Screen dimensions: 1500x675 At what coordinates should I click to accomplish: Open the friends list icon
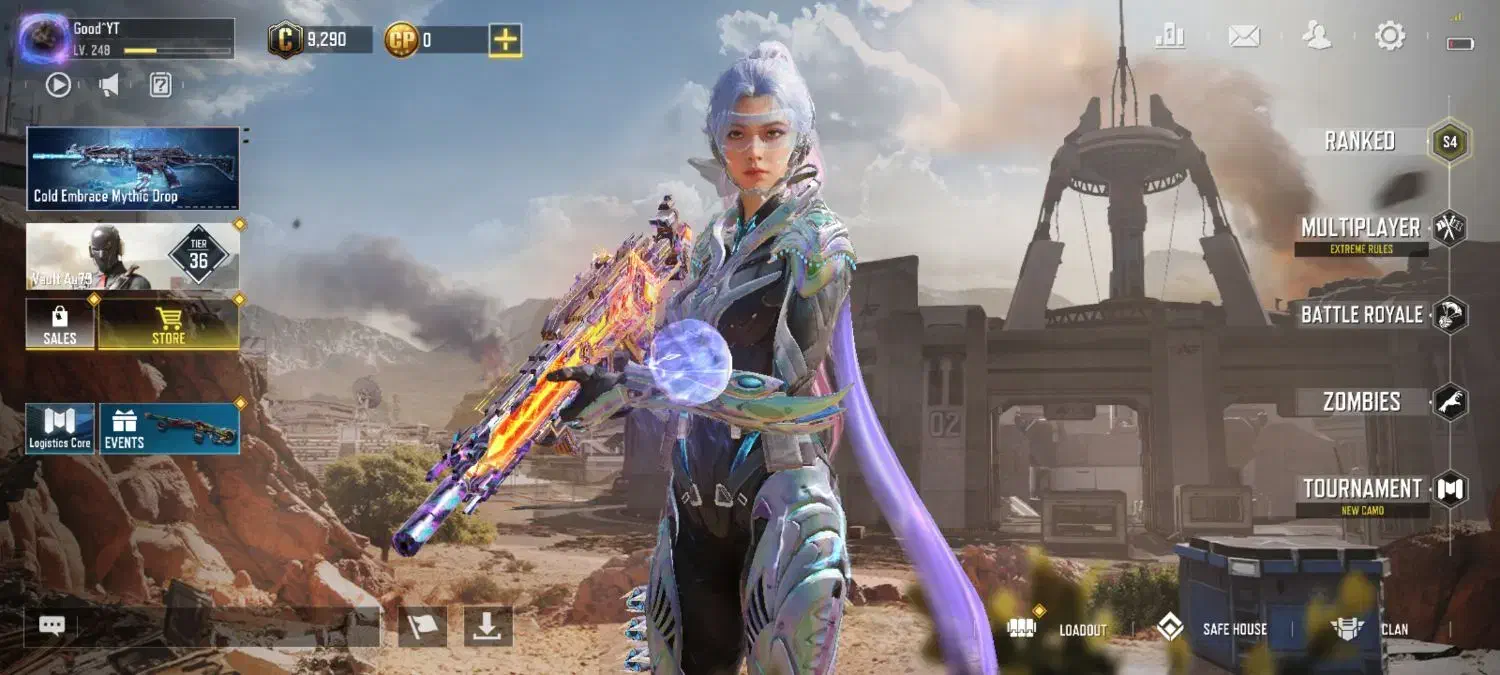coord(1316,37)
